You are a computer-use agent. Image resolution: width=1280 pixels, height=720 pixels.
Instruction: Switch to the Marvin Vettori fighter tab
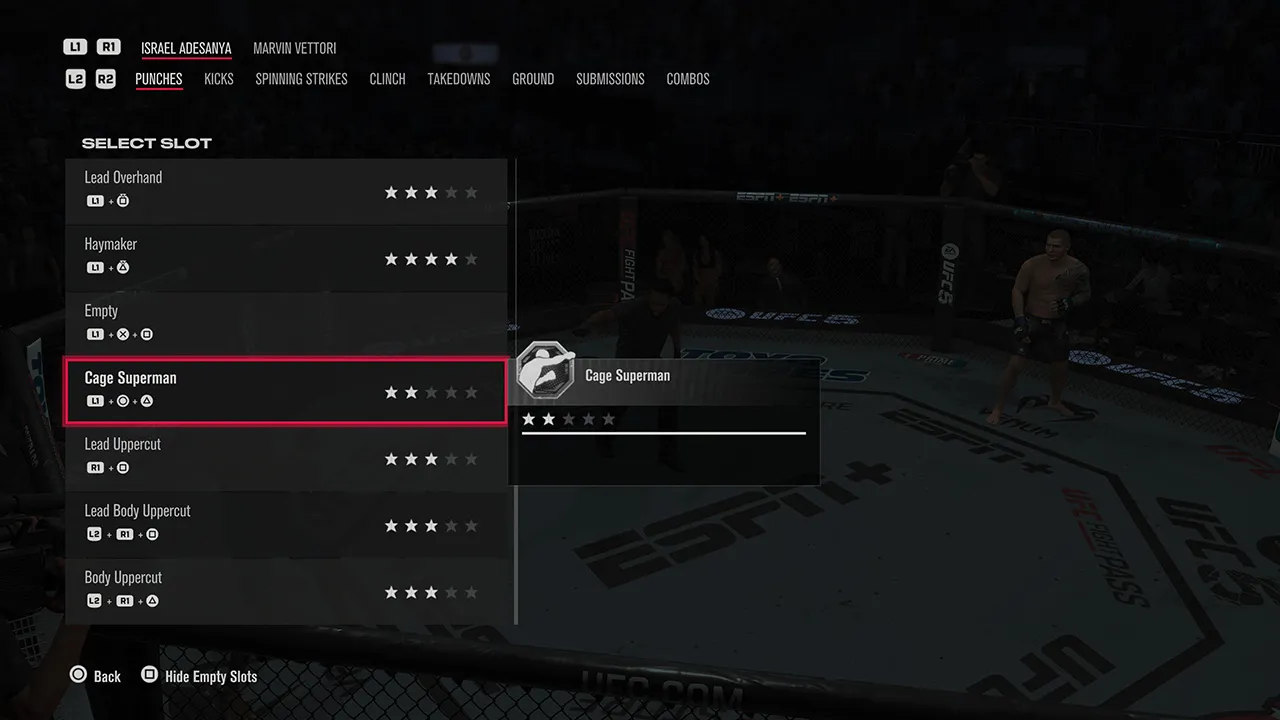pos(294,47)
